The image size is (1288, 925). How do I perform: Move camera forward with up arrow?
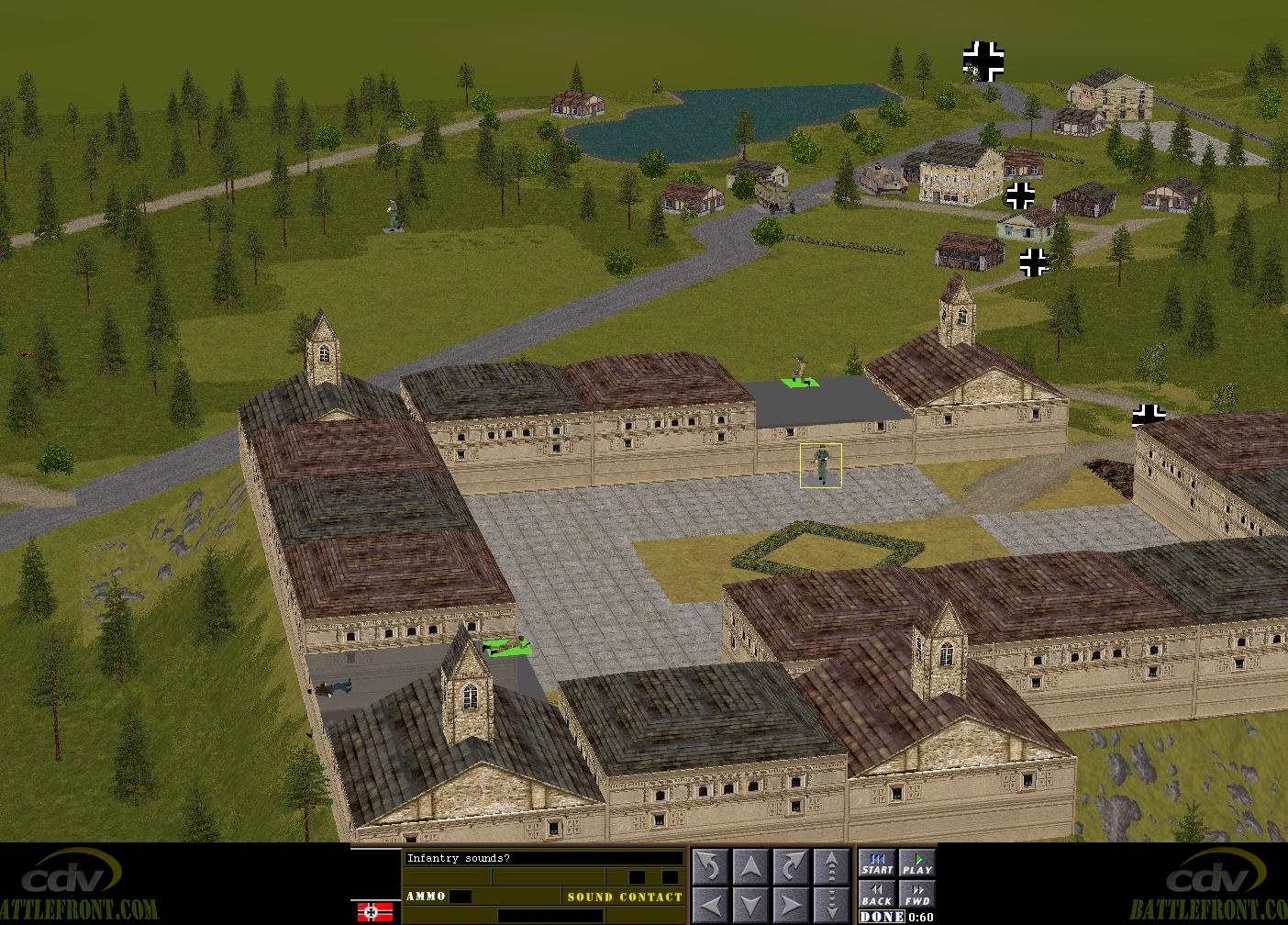coord(750,866)
